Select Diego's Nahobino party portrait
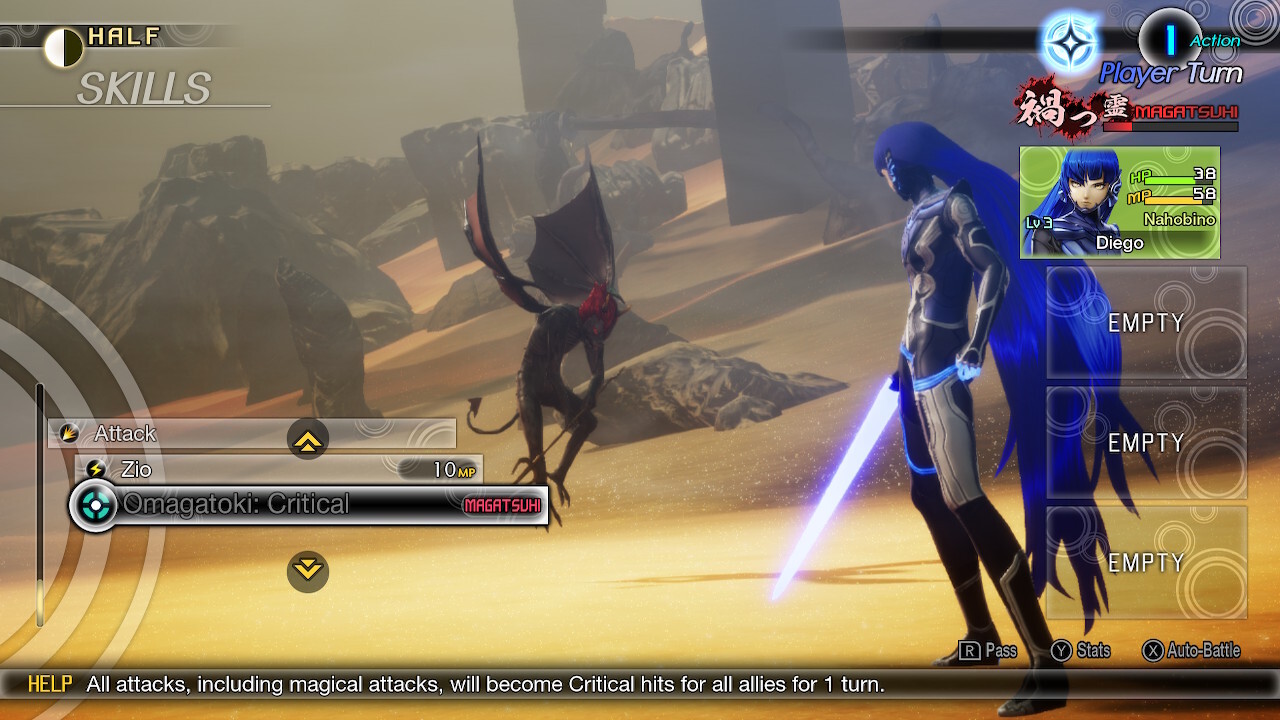Screen dimensions: 1280x720 (x=1119, y=203)
